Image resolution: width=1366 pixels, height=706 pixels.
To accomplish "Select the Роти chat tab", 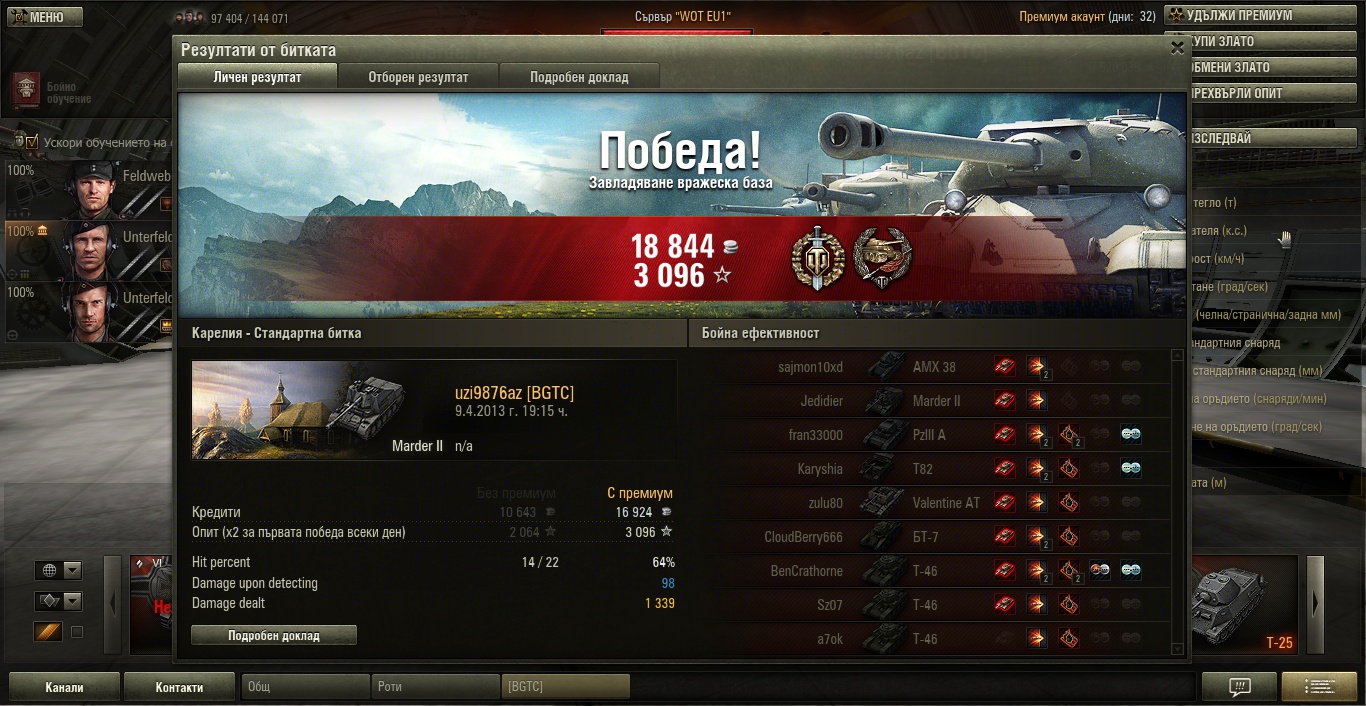I will tap(435, 687).
